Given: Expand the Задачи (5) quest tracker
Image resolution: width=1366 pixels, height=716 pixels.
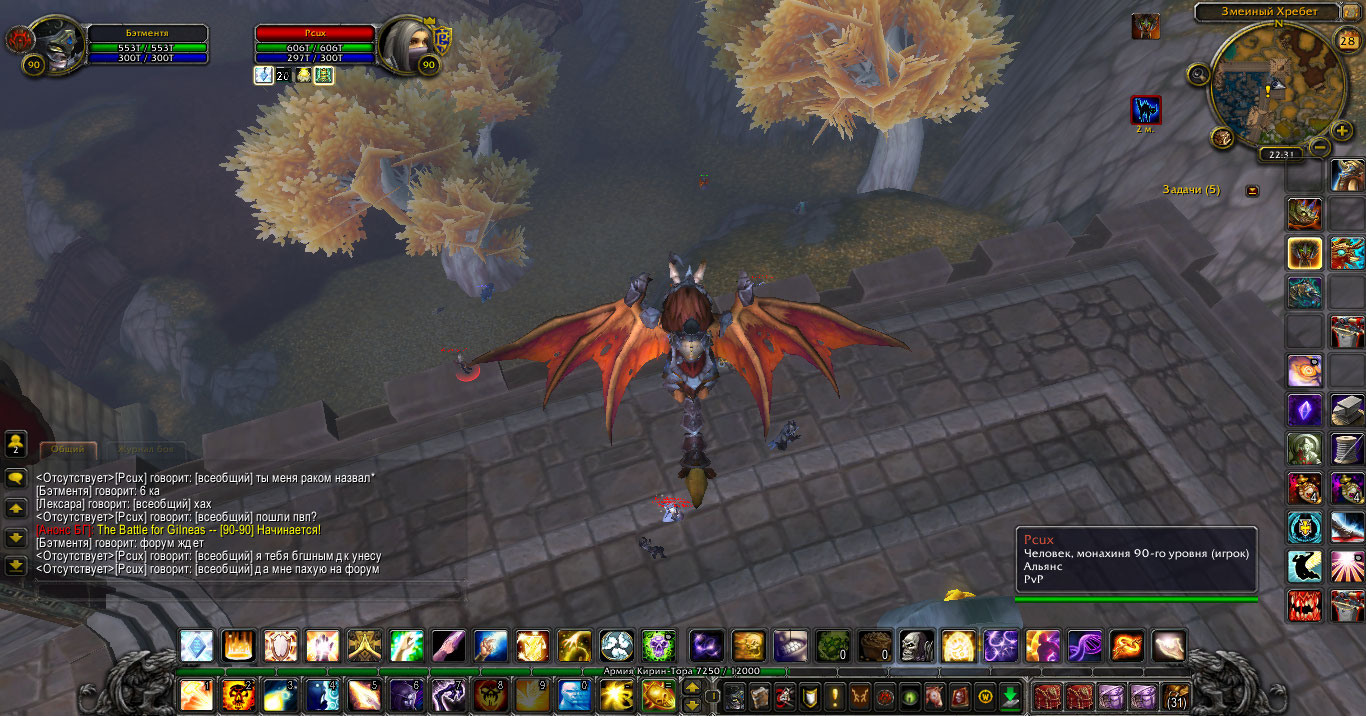Looking at the screenshot, I should coord(1252,190).
